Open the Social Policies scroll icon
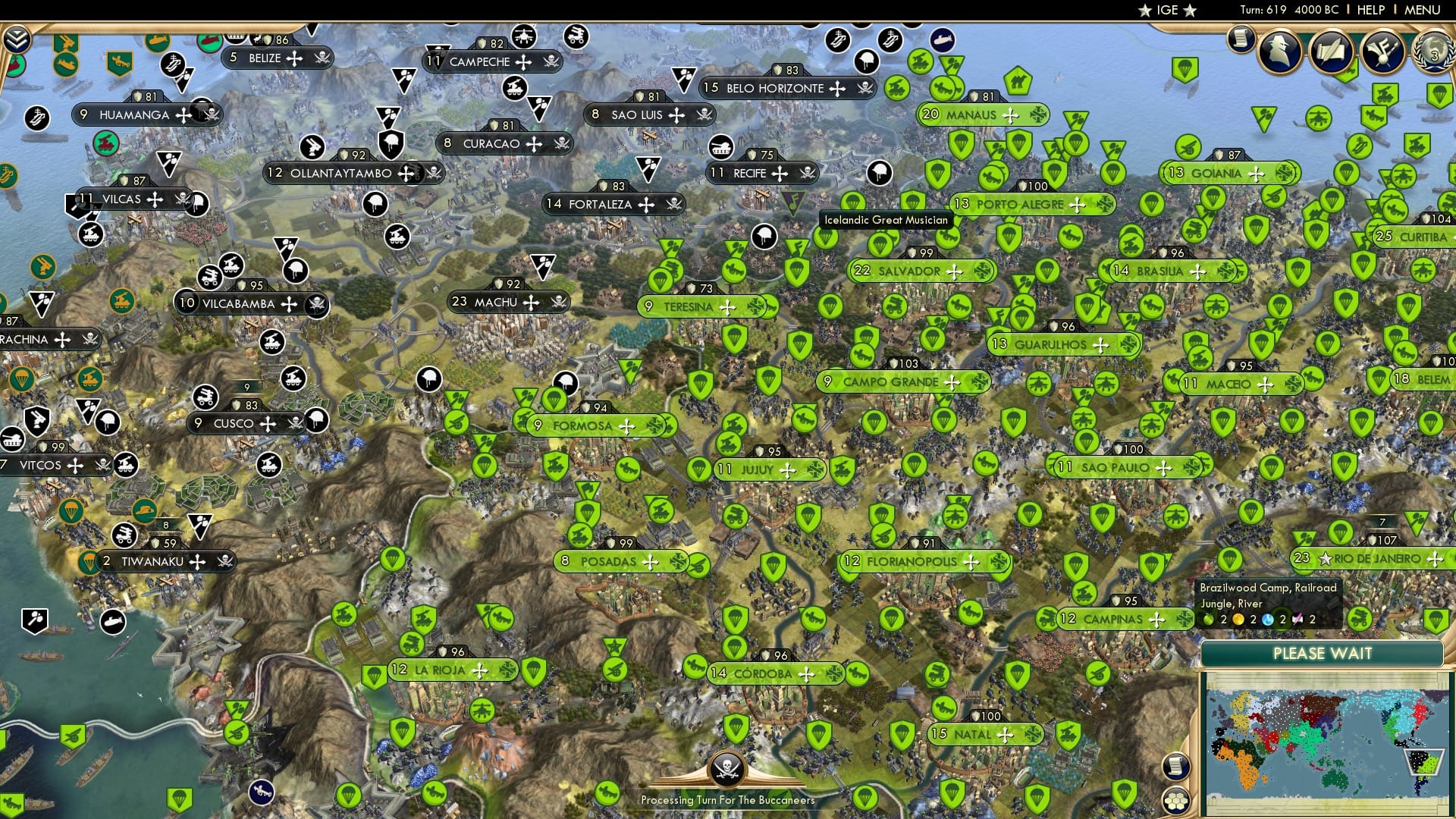1456x819 pixels. (1333, 52)
